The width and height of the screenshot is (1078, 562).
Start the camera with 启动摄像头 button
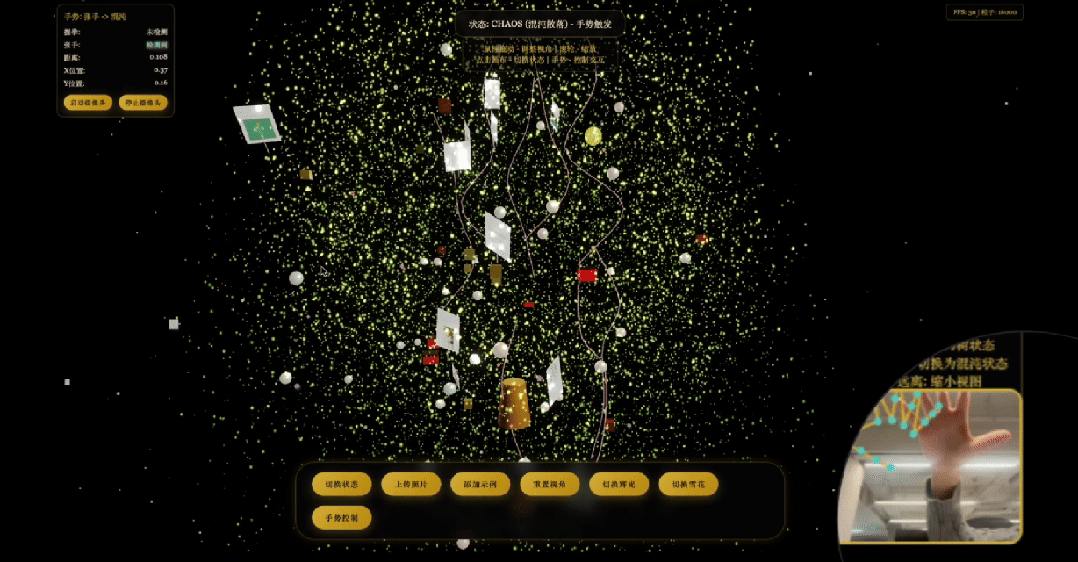pos(88,102)
